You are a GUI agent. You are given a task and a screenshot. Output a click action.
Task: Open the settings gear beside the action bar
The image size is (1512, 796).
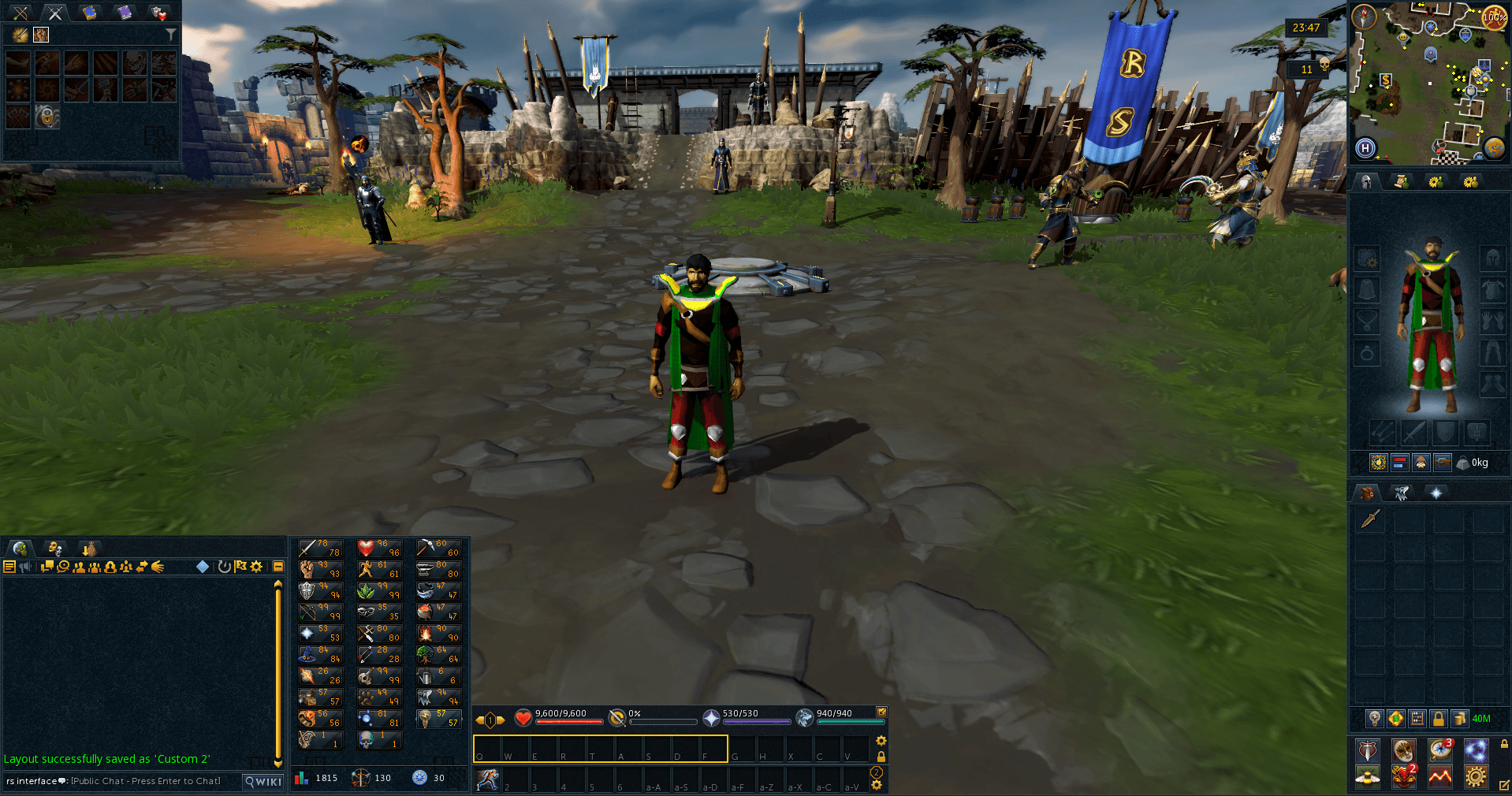881,741
